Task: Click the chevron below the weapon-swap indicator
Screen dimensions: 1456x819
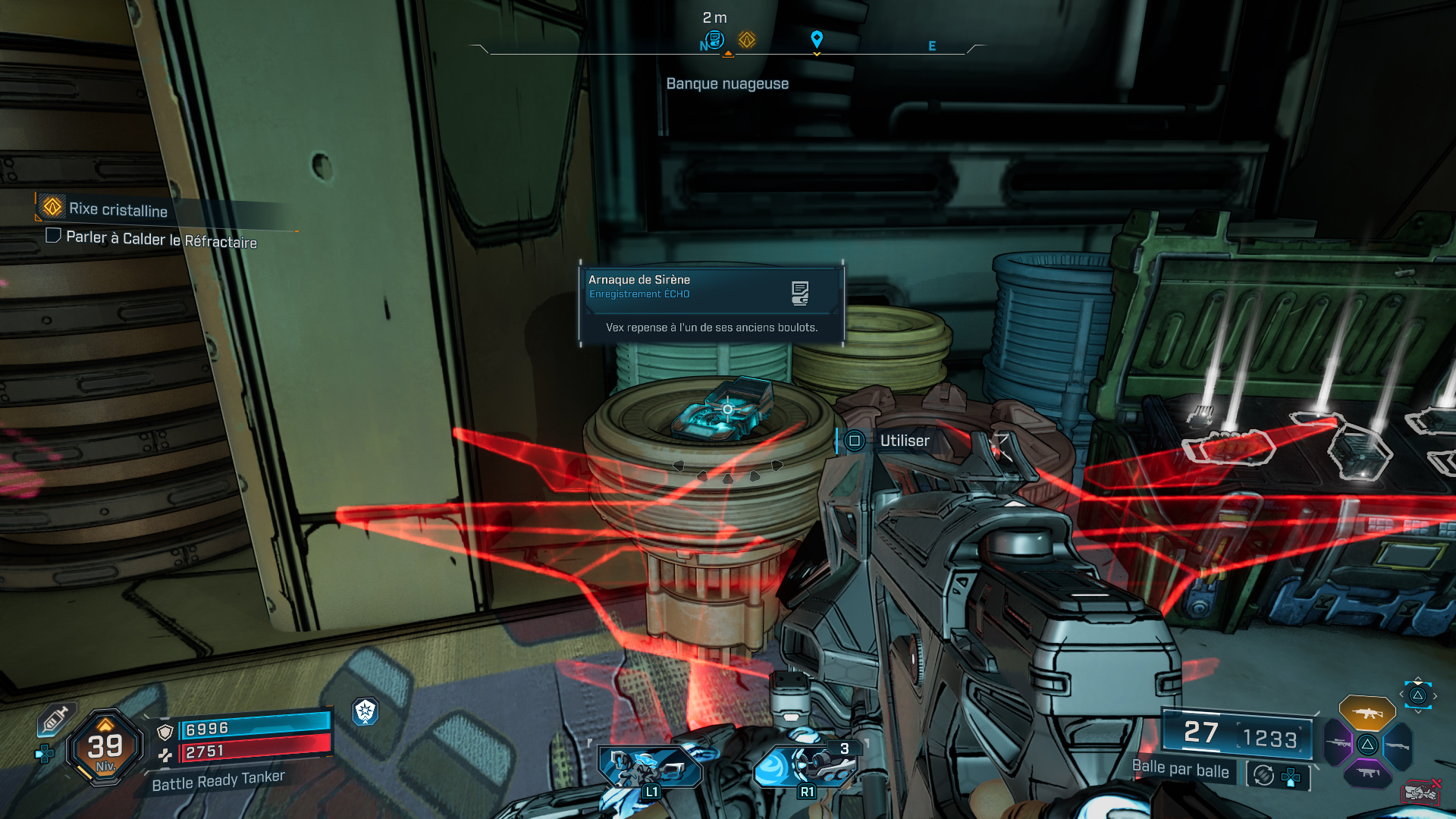Action: point(1418,711)
